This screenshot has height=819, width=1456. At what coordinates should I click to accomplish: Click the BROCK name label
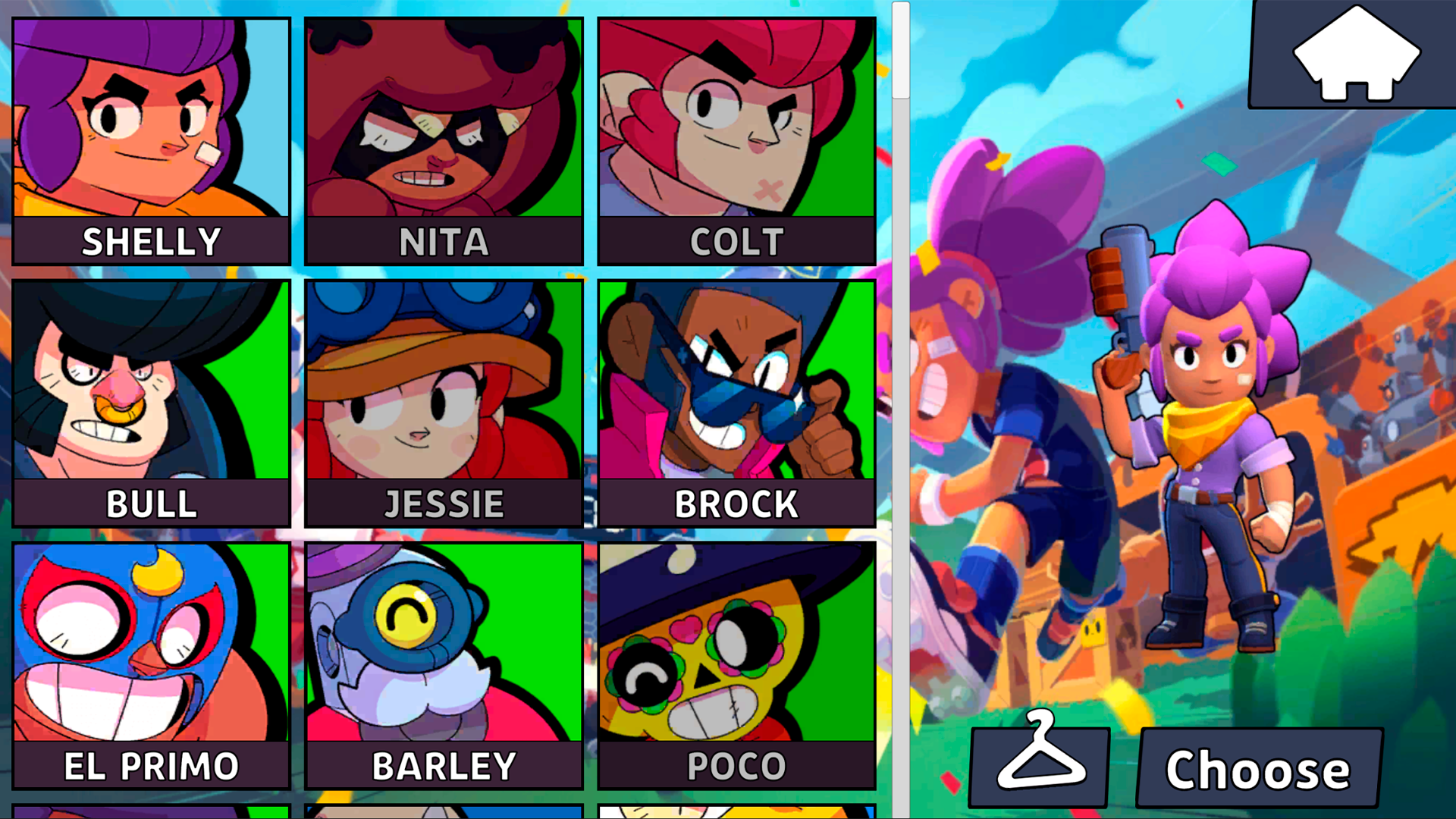pyautogui.click(x=736, y=502)
